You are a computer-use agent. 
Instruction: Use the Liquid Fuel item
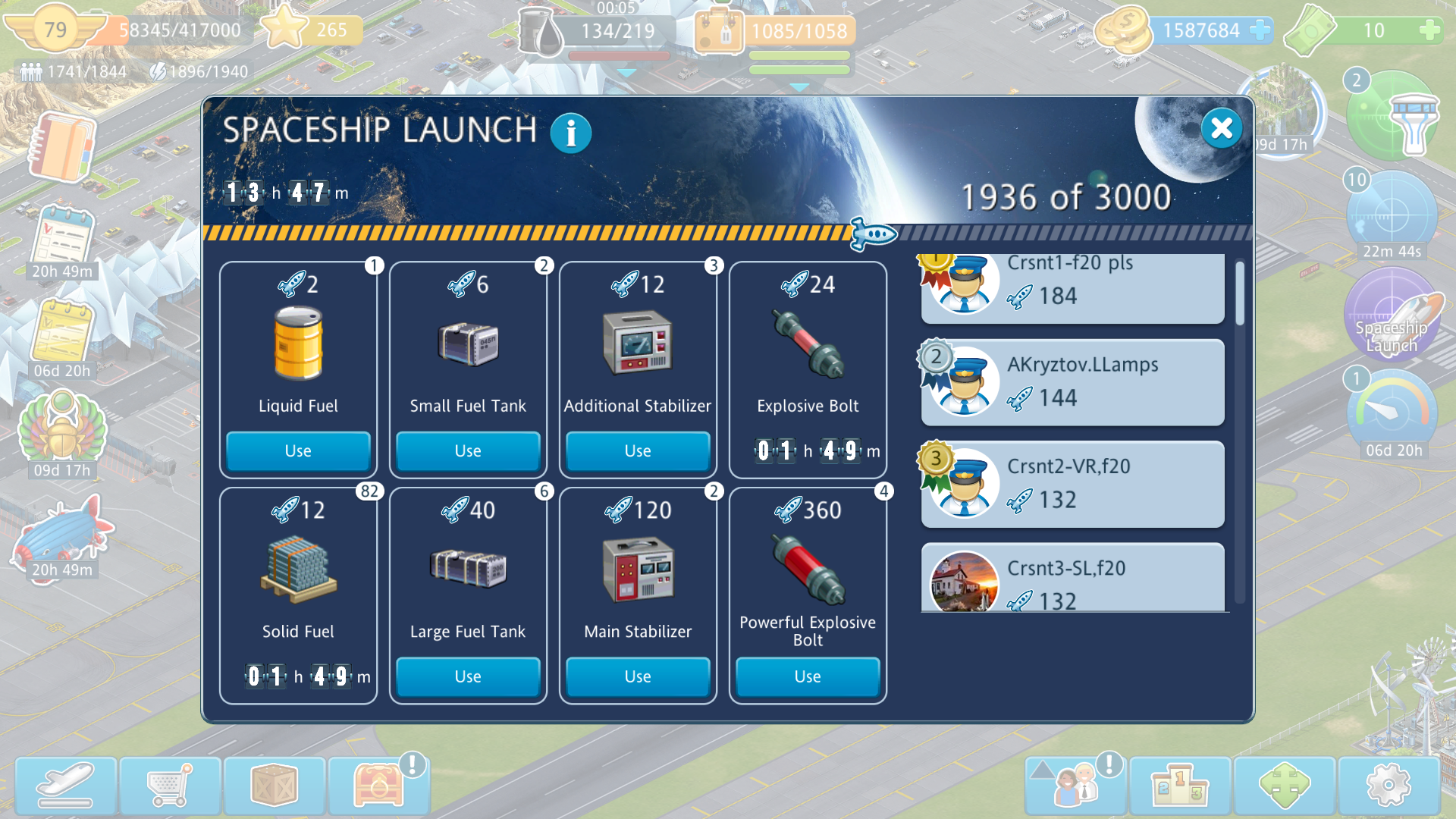[298, 450]
